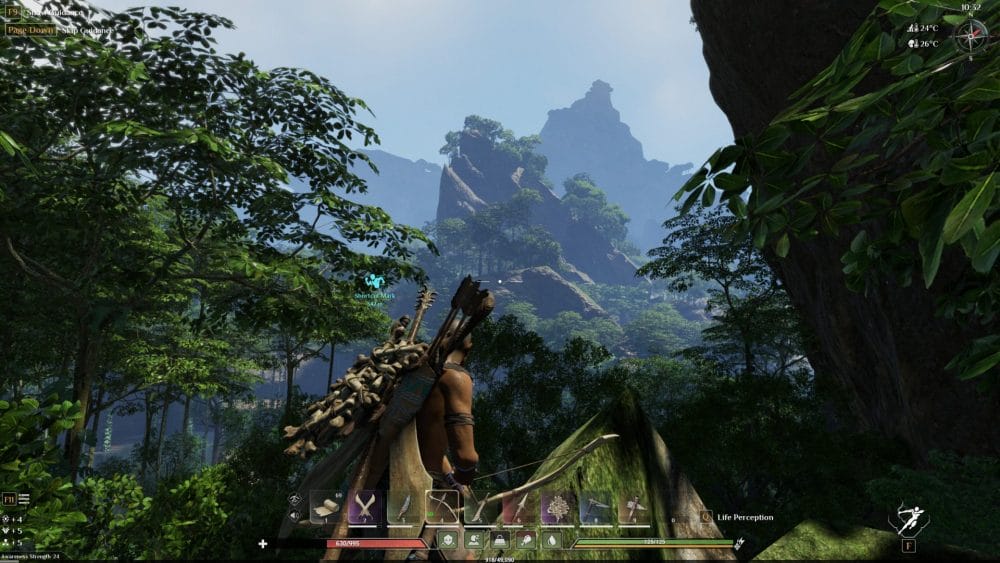Select the pickaxe hotbar slot
This screenshot has height=563, width=1000.
[596, 508]
